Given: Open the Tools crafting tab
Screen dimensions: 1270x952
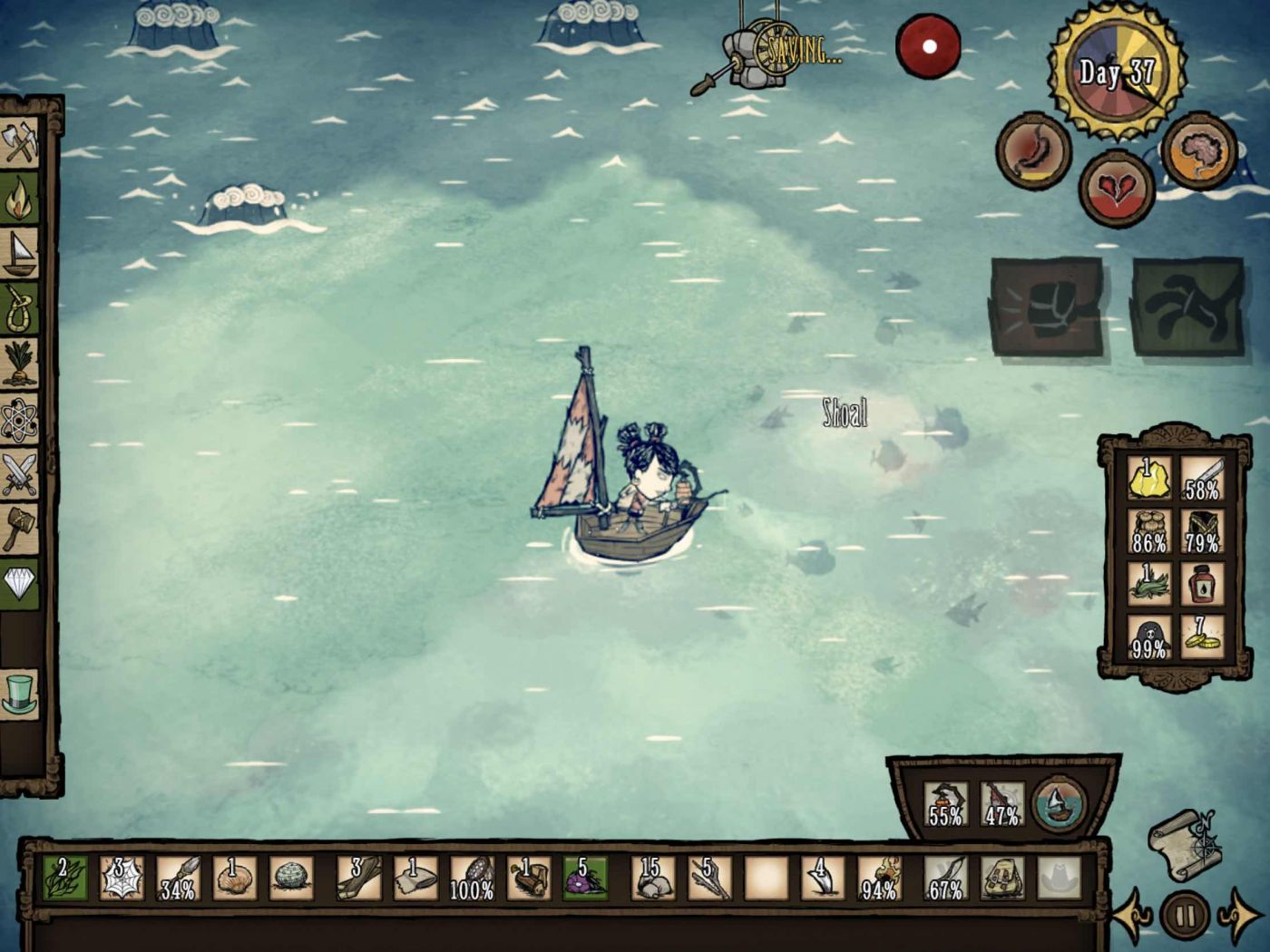Looking at the screenshot, I should coord(20,143).
